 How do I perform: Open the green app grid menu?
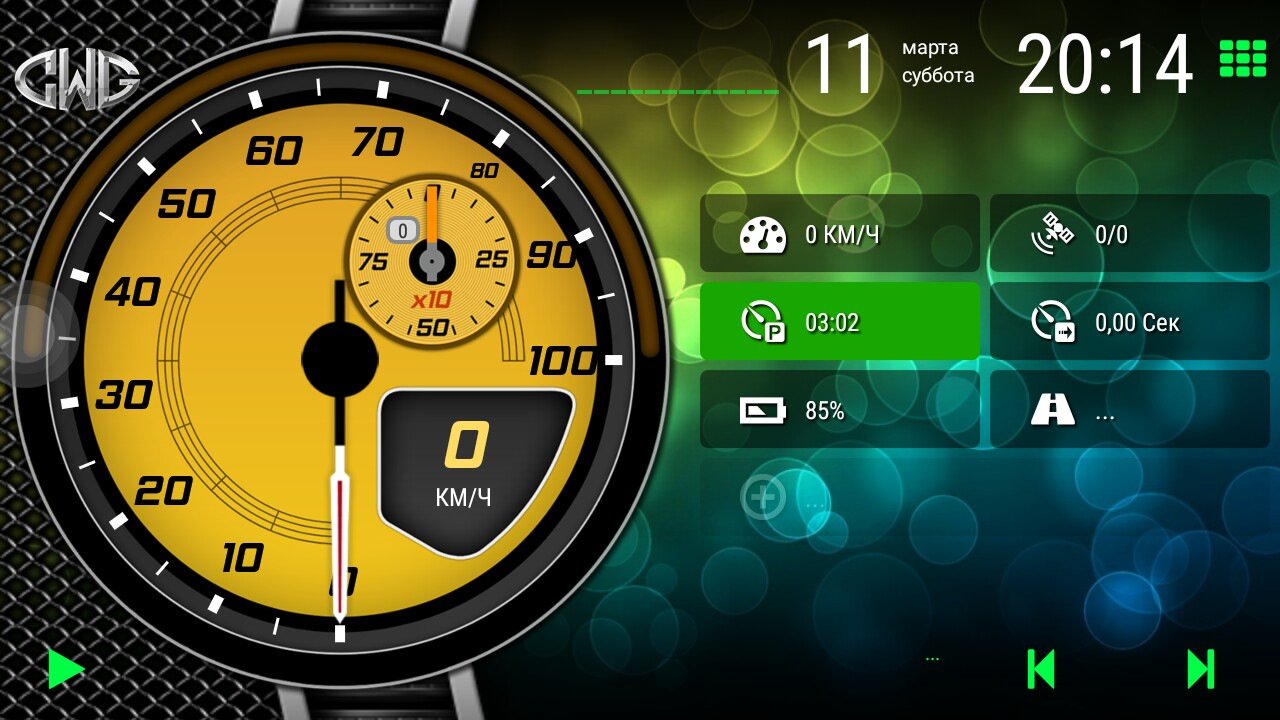pos(1242,59)
